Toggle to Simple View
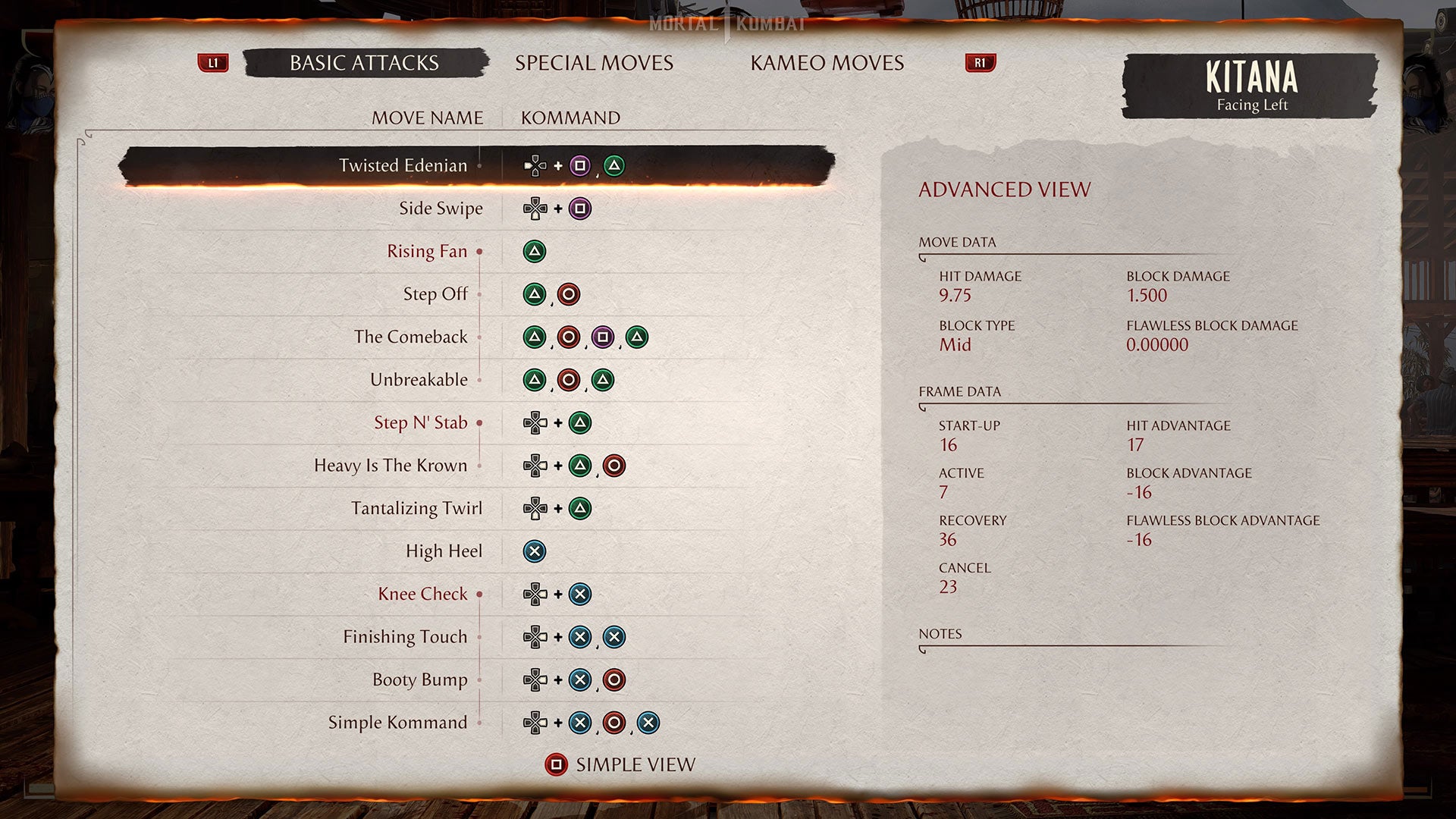This screenshot has width=1456, height=819. click(x=634, y=765)
